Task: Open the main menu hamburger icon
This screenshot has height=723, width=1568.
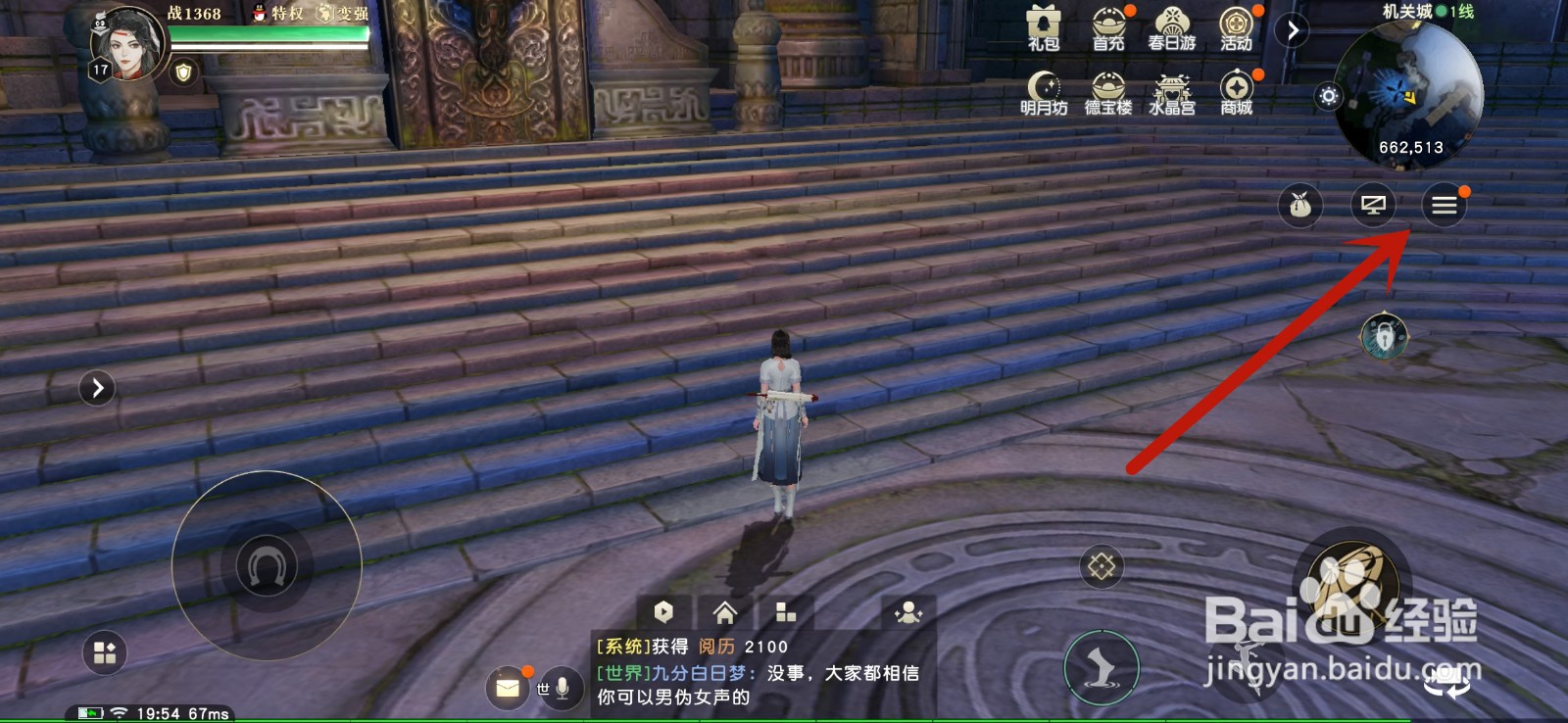Action: (x=1444, y=204)
